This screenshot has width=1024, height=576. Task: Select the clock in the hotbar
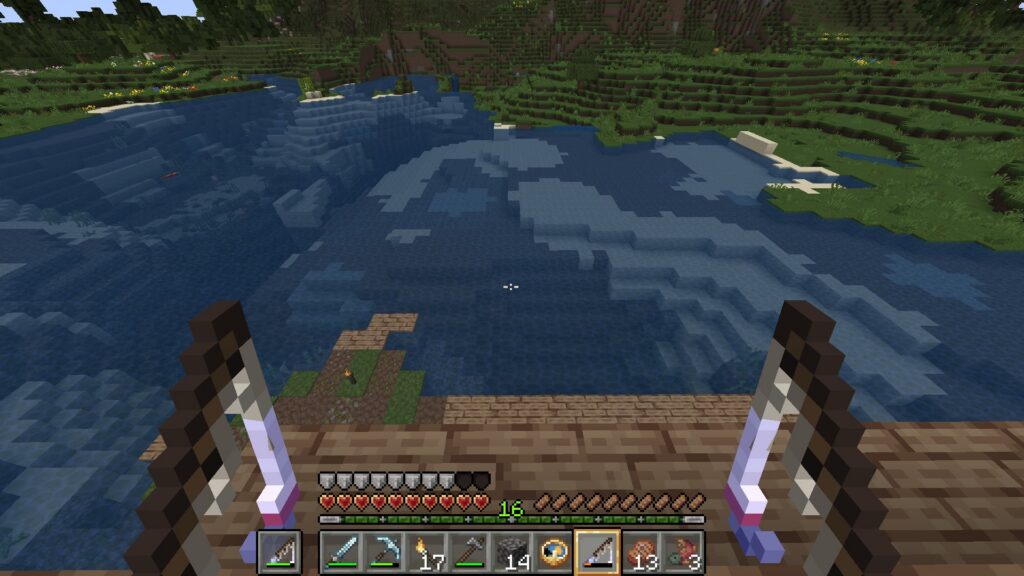555,551
